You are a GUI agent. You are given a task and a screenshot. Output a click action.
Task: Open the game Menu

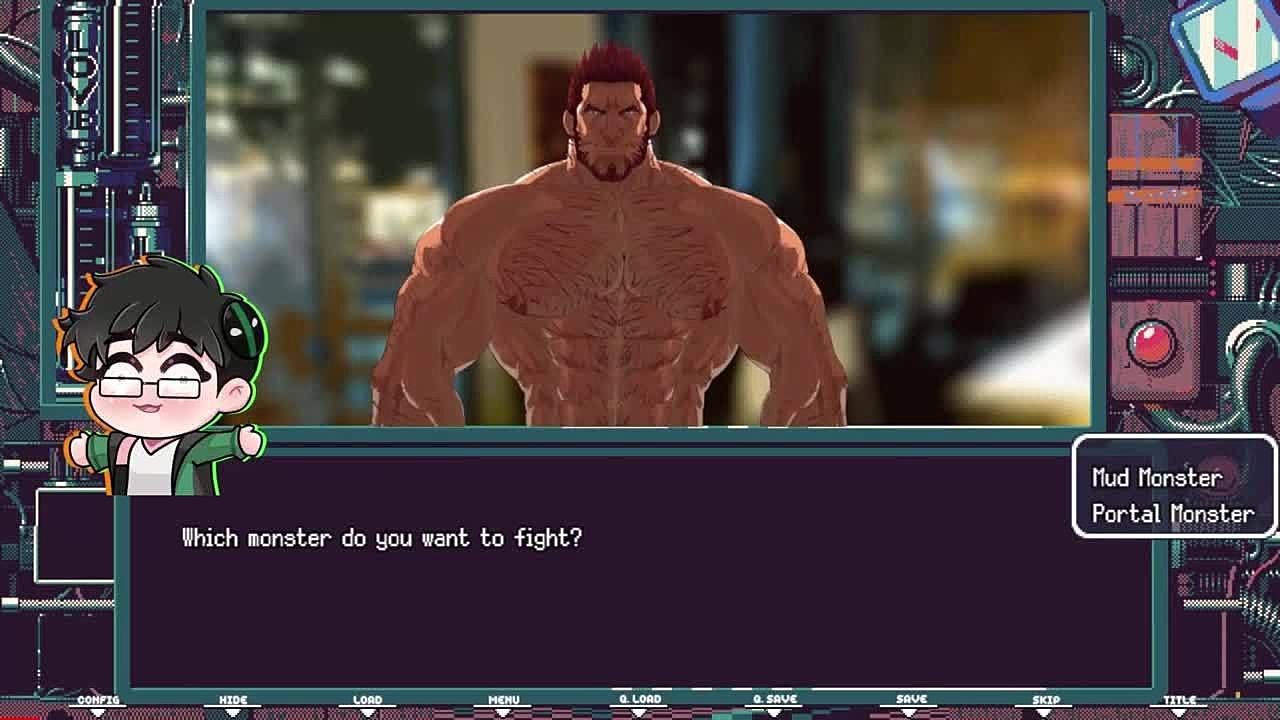[x=503, y=701]
